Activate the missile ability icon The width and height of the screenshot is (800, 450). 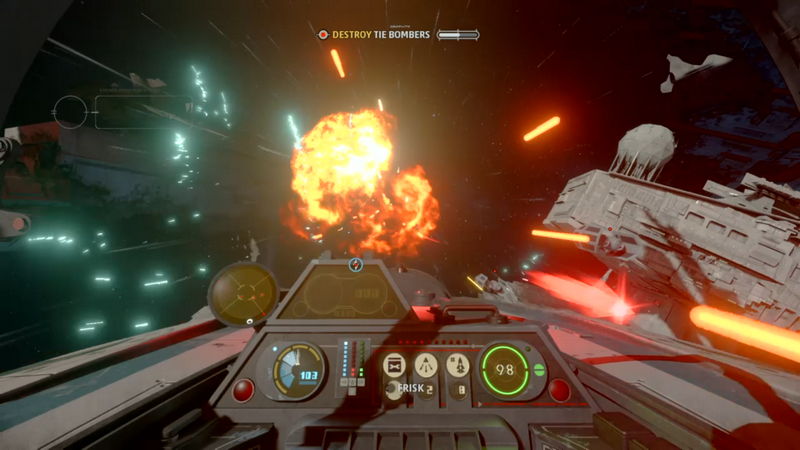[x=457, y=364]
